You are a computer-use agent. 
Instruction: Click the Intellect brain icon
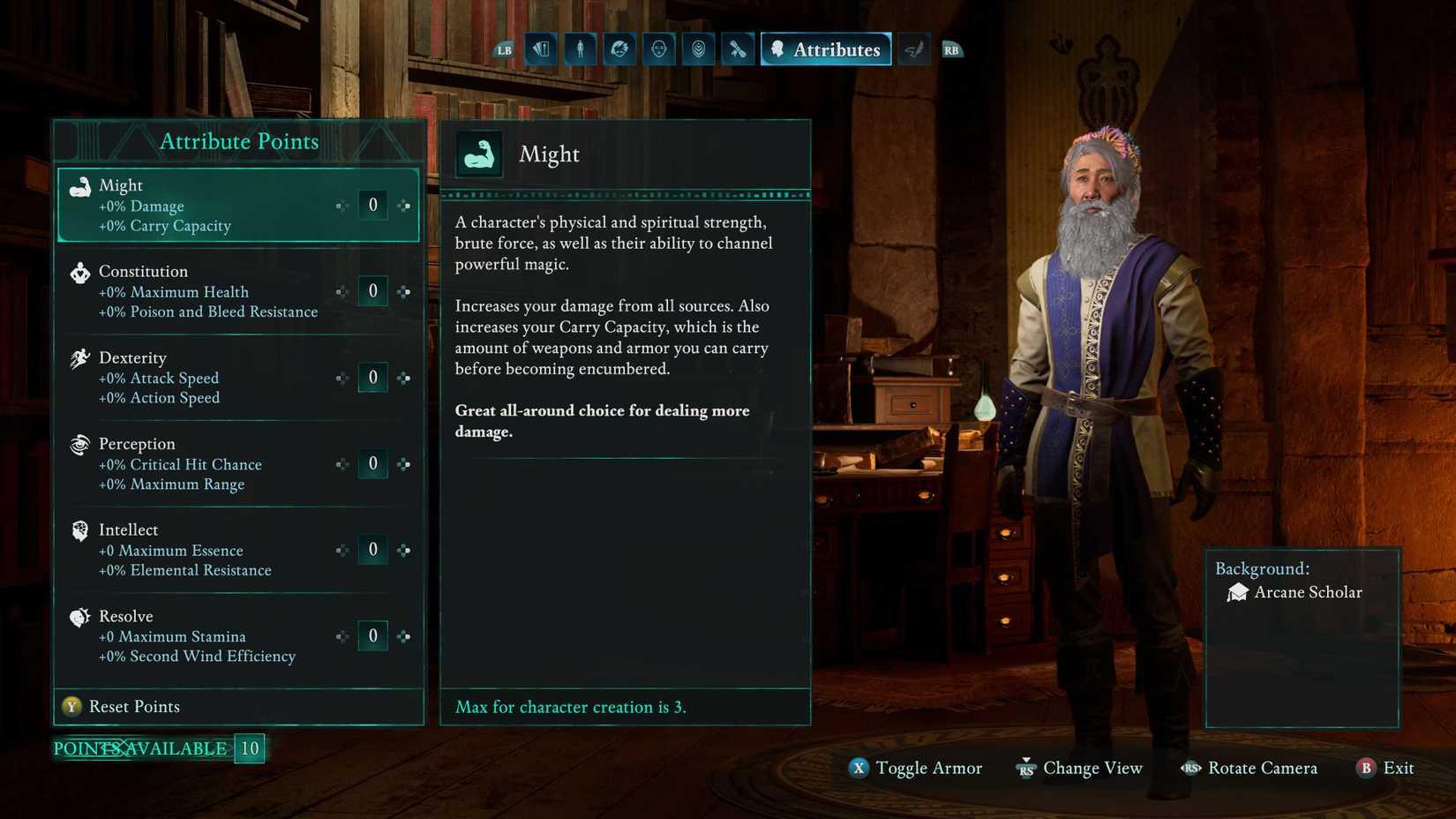[x=79, y=530]
